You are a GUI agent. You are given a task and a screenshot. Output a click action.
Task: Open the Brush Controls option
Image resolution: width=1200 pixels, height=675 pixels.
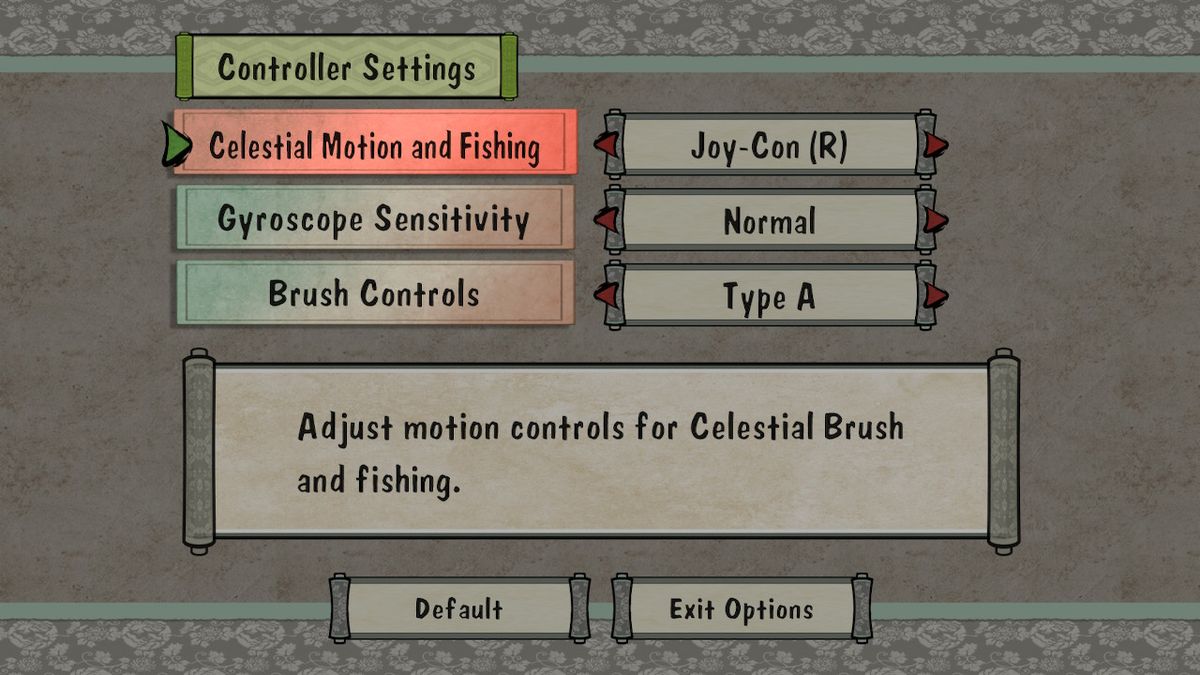[x=375, y=294]
